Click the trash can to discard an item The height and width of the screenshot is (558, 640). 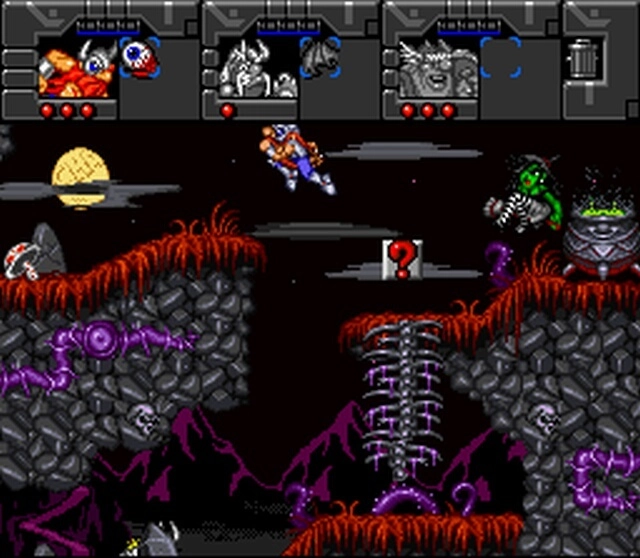pyautogui.click(x=581, y=57)
